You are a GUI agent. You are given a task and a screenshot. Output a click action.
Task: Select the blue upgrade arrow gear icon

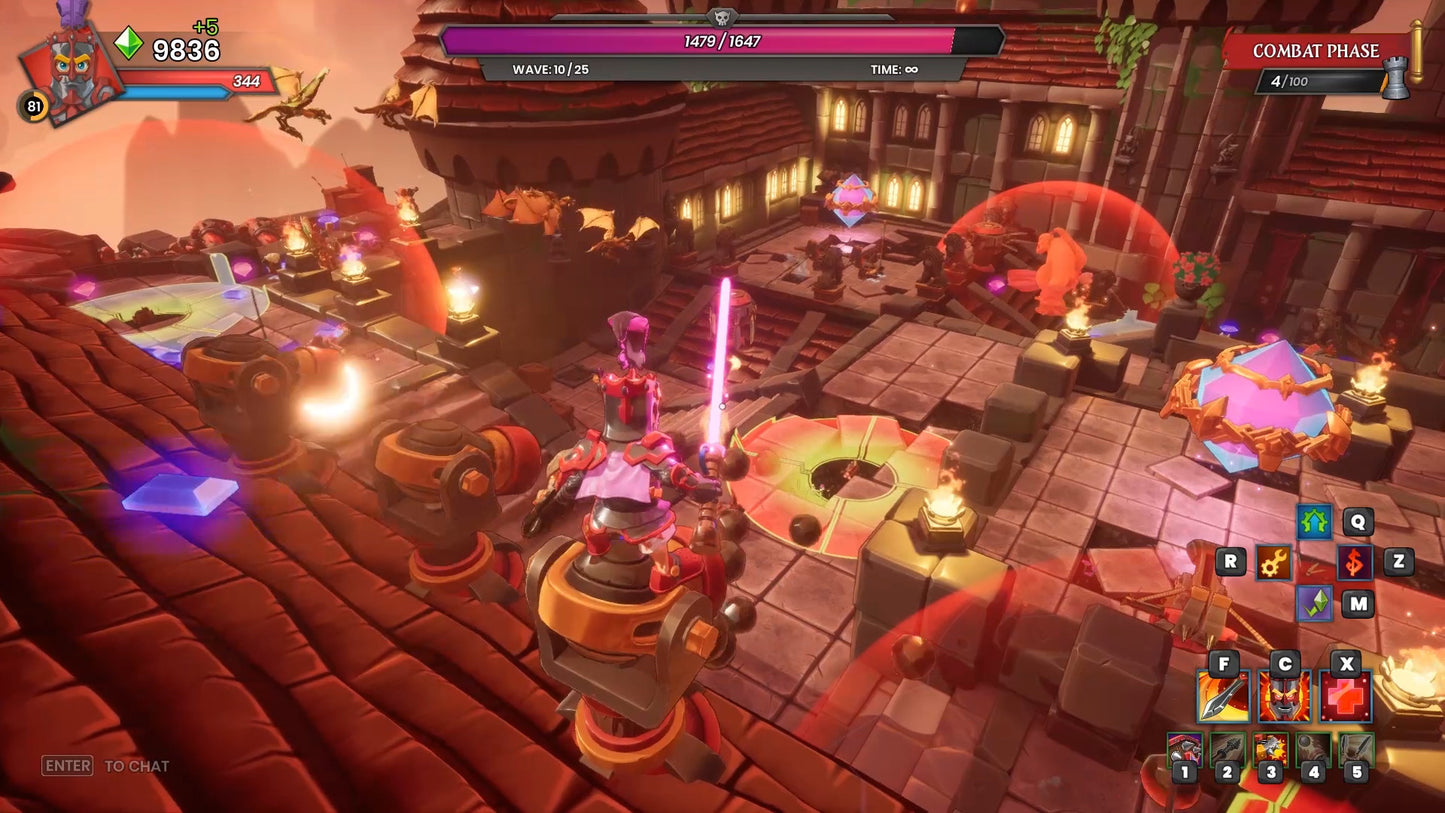[1314, 521]
